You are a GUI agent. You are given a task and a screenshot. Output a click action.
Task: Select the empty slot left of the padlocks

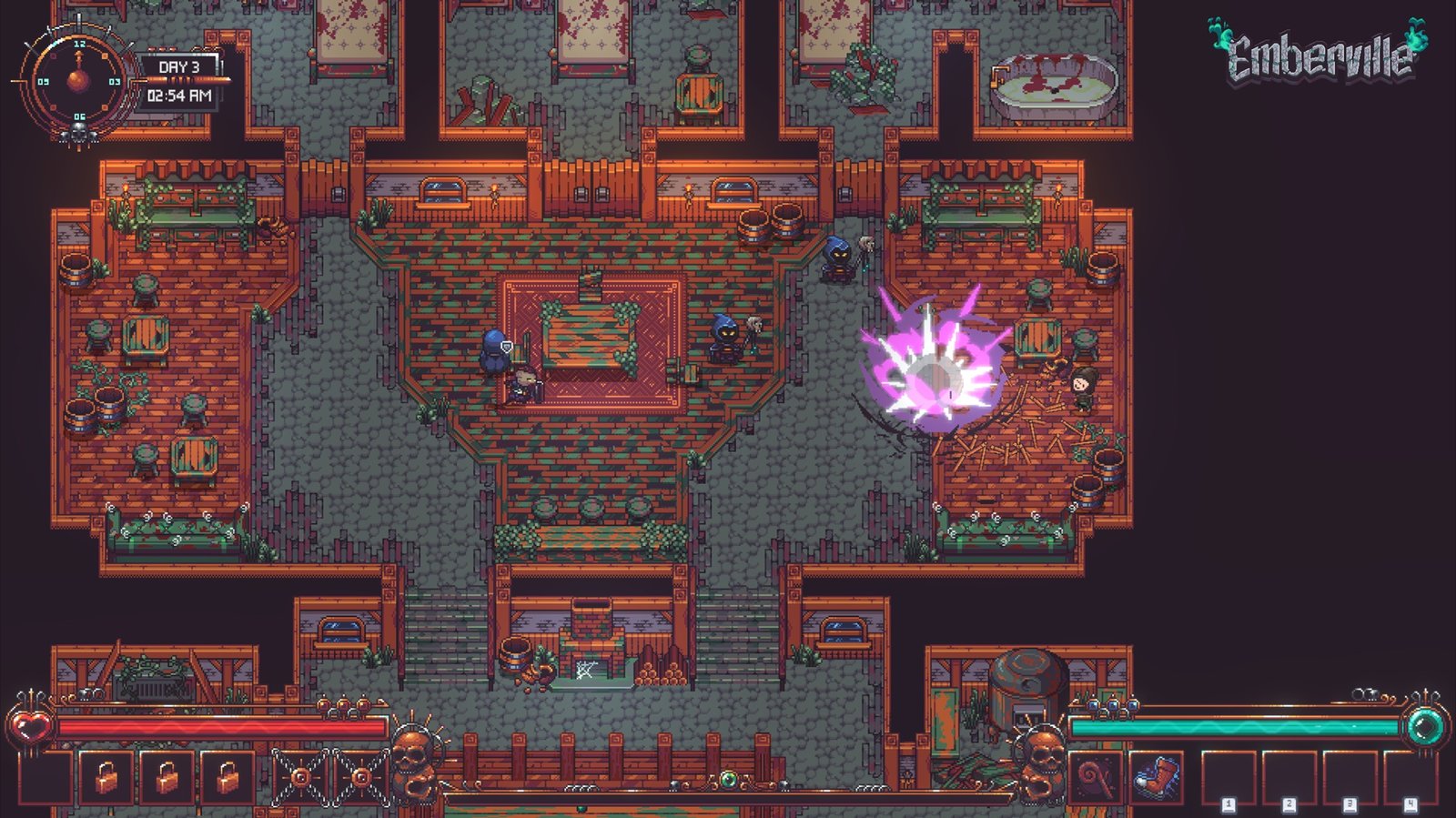coord(45,778)
